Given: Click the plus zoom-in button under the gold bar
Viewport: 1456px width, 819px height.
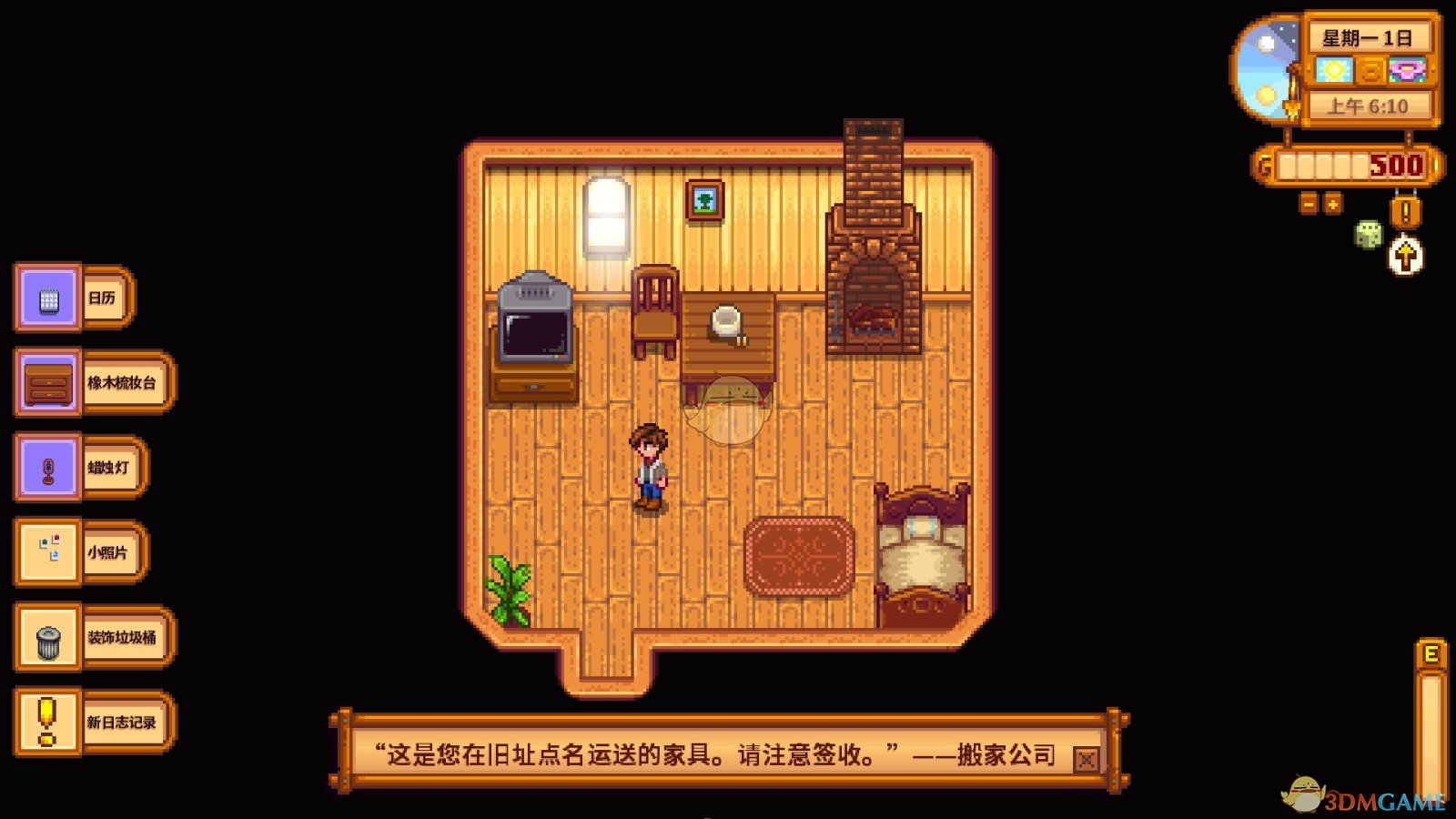Looking at the screenshot, I should pyautogui.click(x=1331, y=205).
